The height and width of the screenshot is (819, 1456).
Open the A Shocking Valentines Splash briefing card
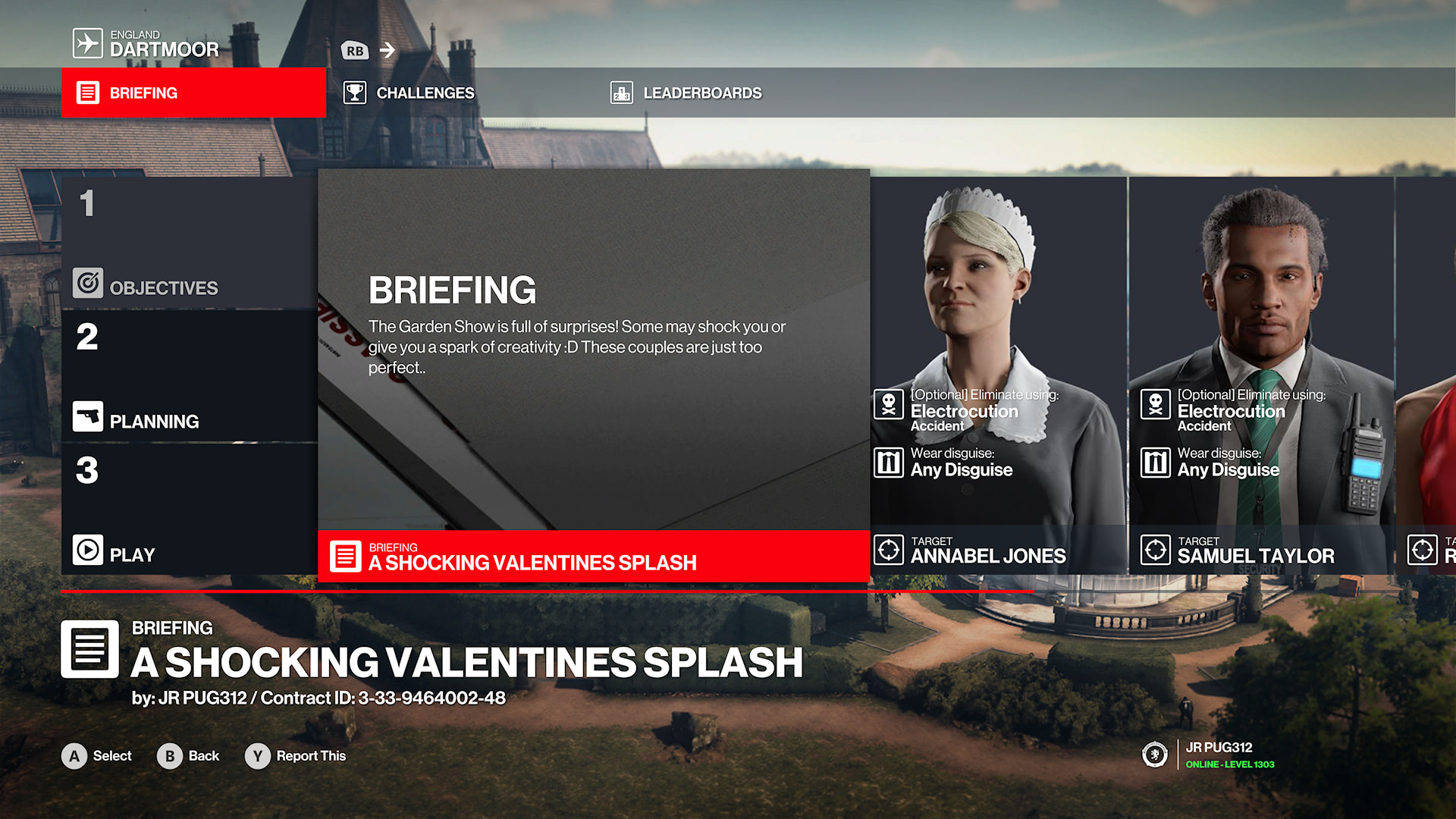(x=593, y=375)
